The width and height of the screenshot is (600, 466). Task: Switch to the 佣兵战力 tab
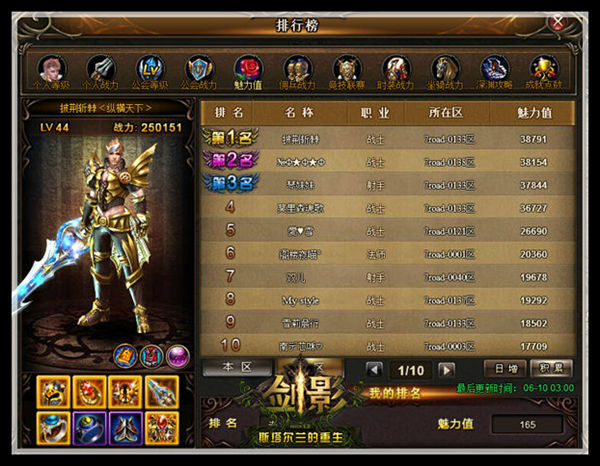click(x=297, y=70)
